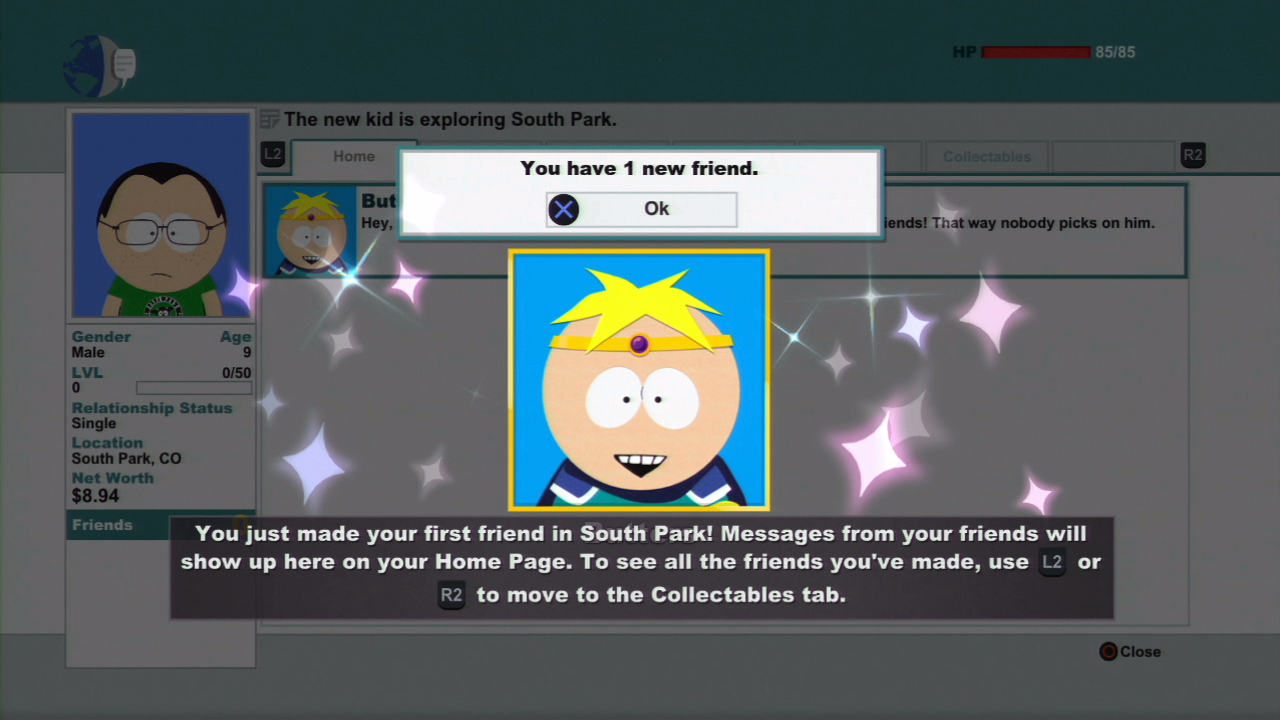Select the L2 shoulder button icon
Image resolution: width=1280 pixels, height=720 pixels.
tap(272, 155)
